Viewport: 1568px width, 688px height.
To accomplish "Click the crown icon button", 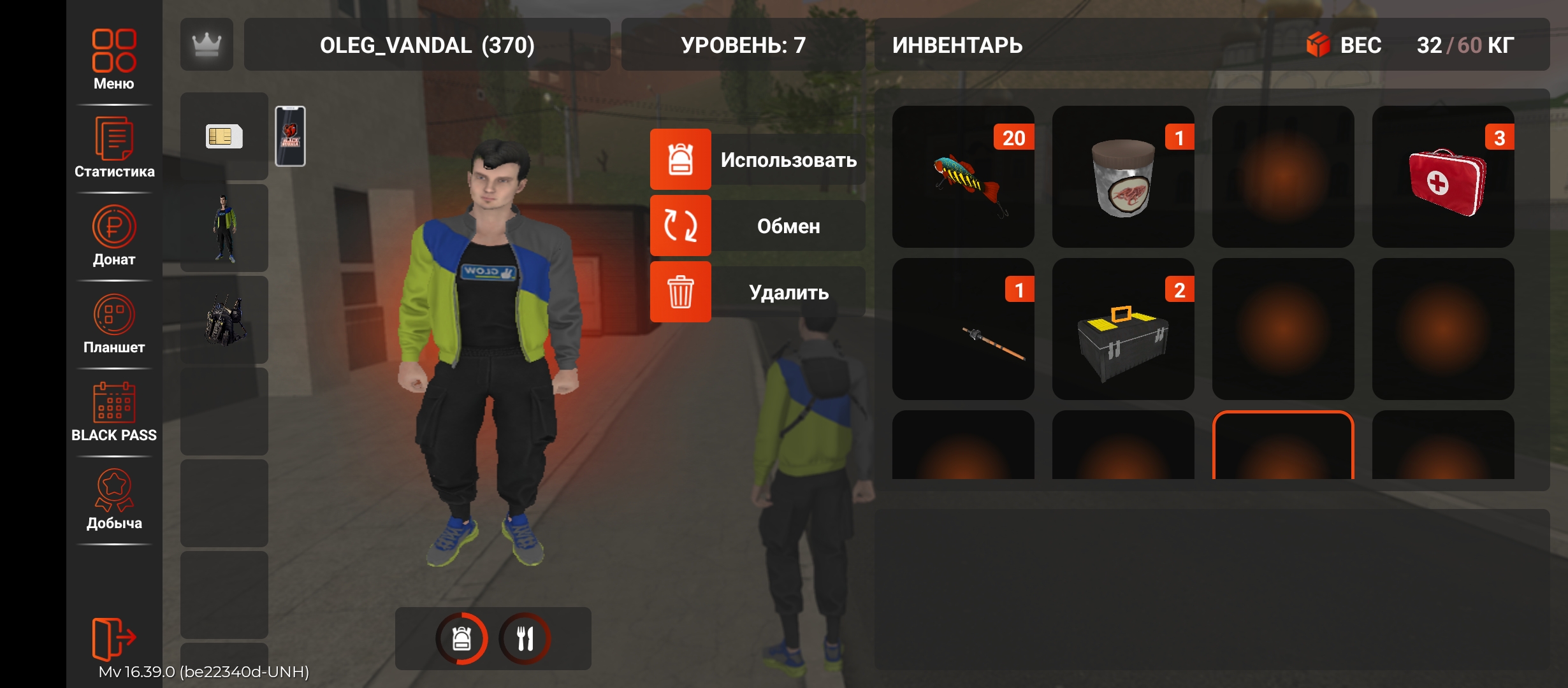I will pyautogui.click(x=207, y=45).
